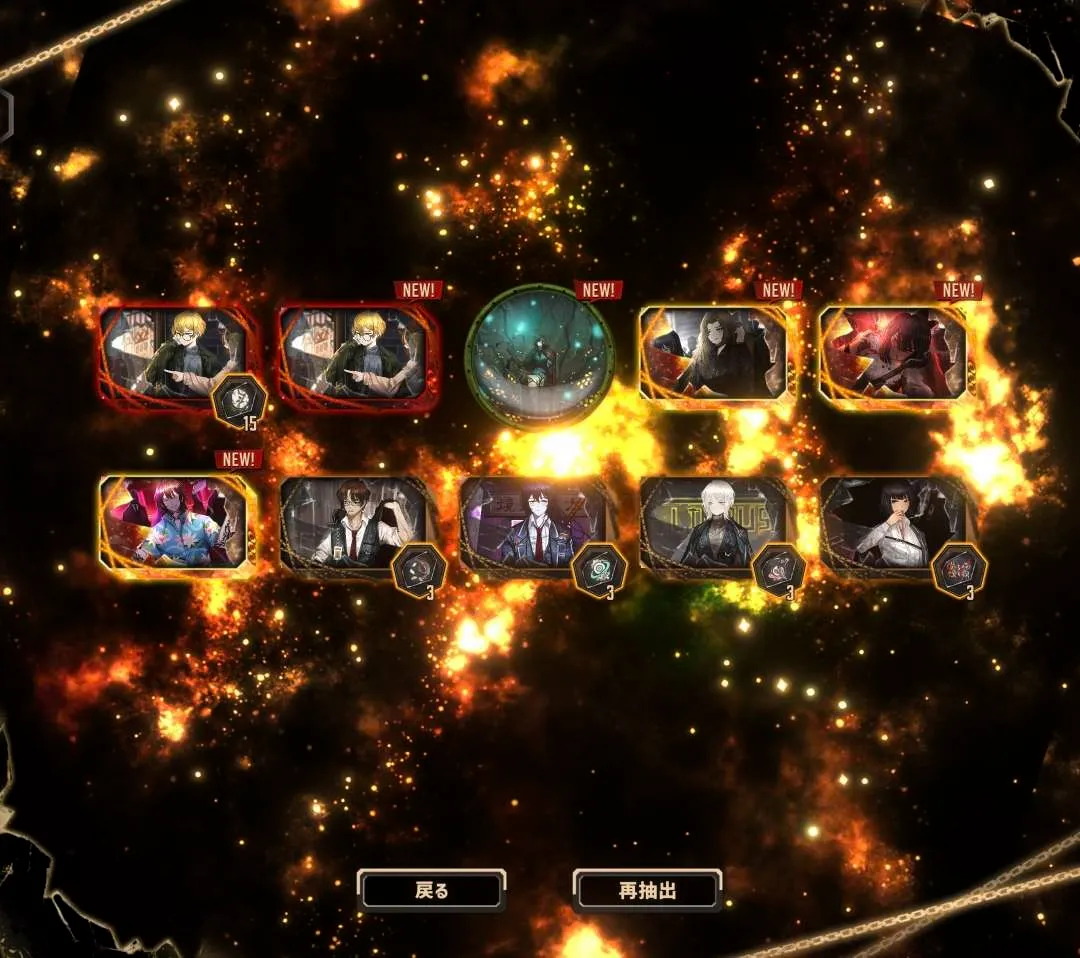Pick the brown-haired man in vest card
The height and width of the screenshot is (958, 1080).
tap(356, 526)
